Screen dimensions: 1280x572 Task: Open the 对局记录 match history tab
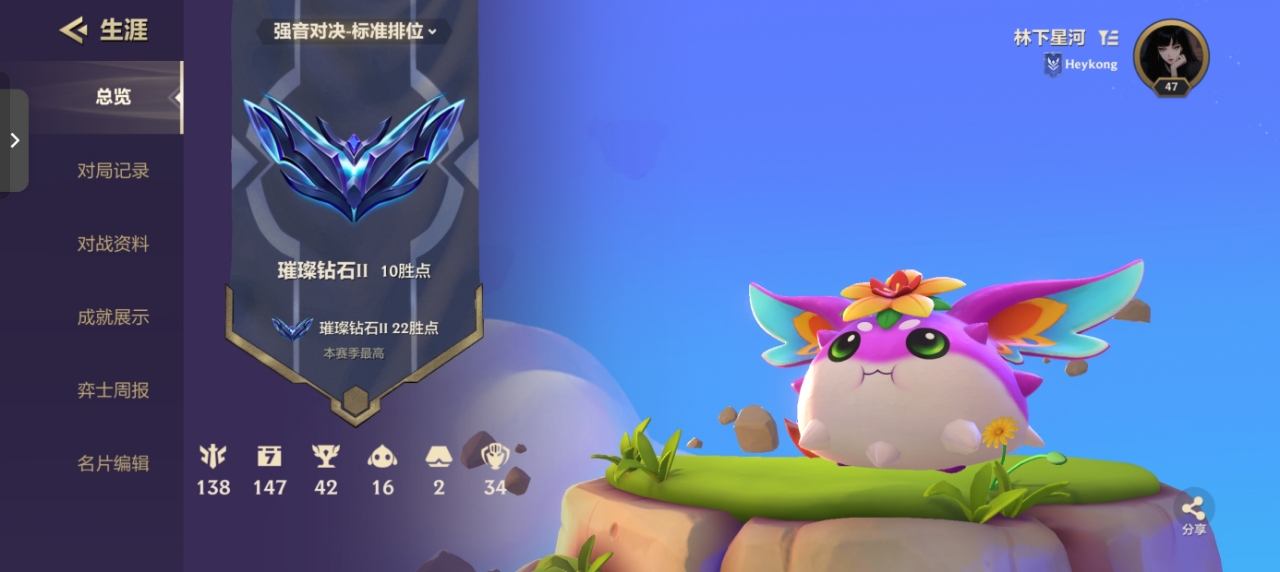point(113,171)
